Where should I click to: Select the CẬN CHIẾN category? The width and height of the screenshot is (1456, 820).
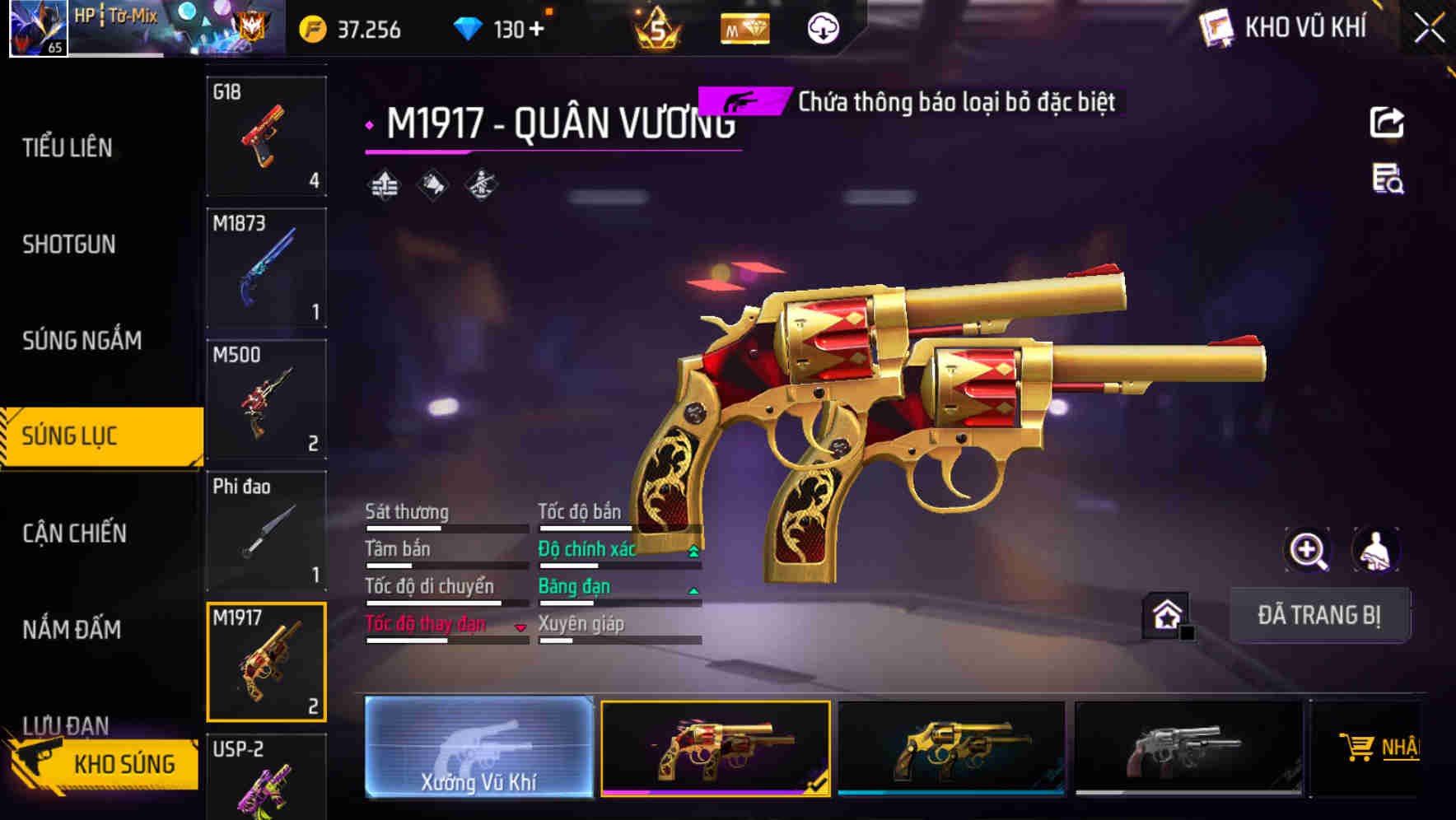point(72,533)
